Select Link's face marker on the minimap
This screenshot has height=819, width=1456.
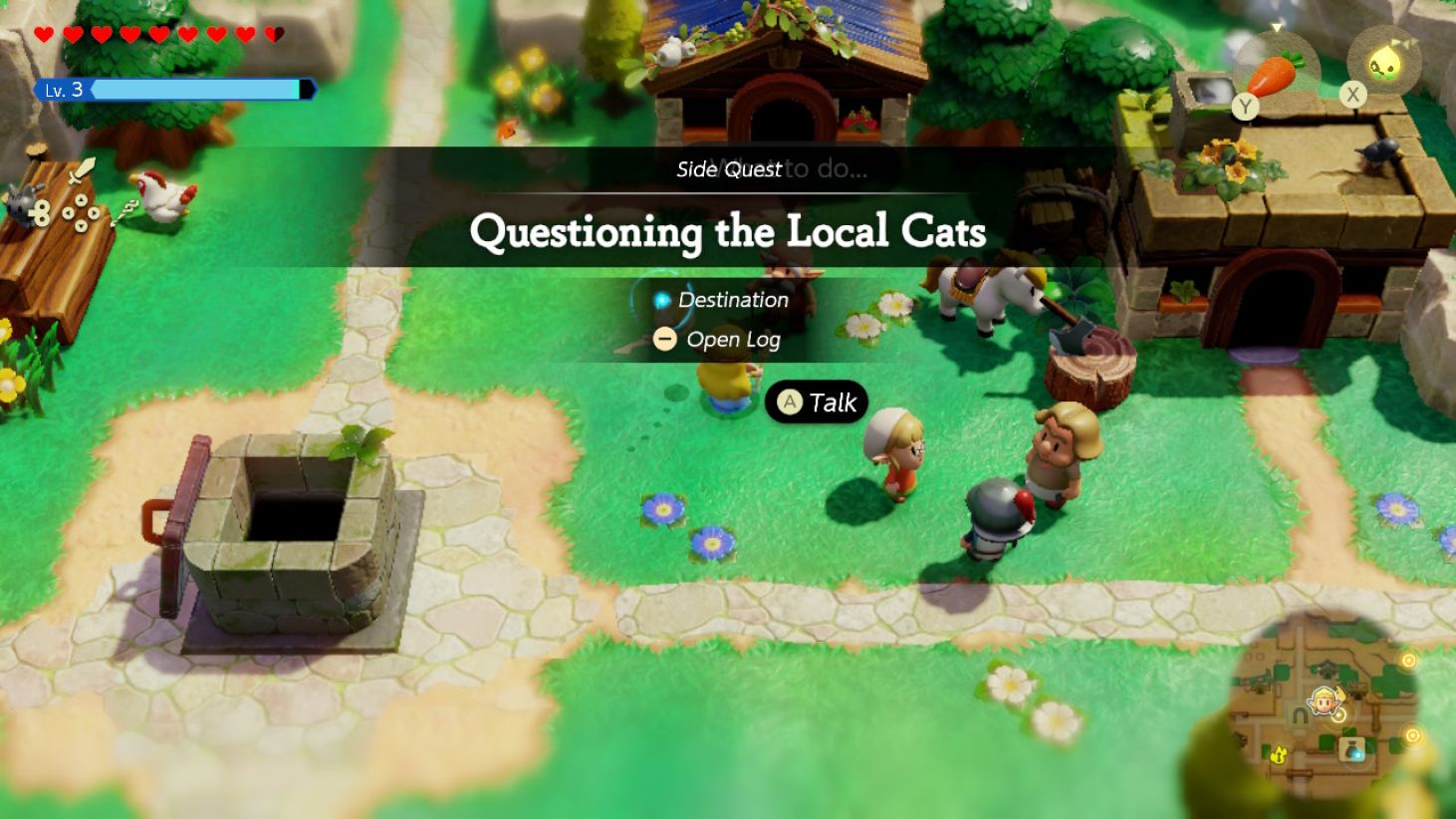pos(1325,700)
